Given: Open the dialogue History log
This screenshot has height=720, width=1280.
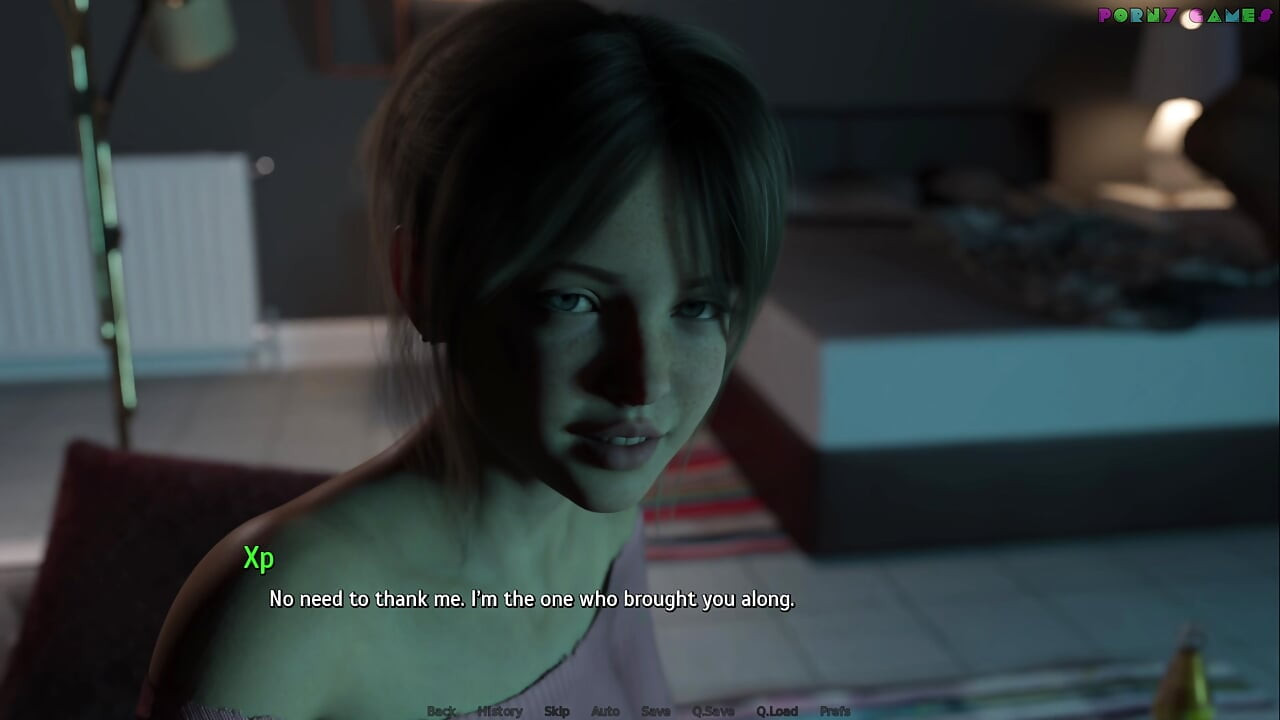Looking at the screenshot, I should [x=500, y=711].
